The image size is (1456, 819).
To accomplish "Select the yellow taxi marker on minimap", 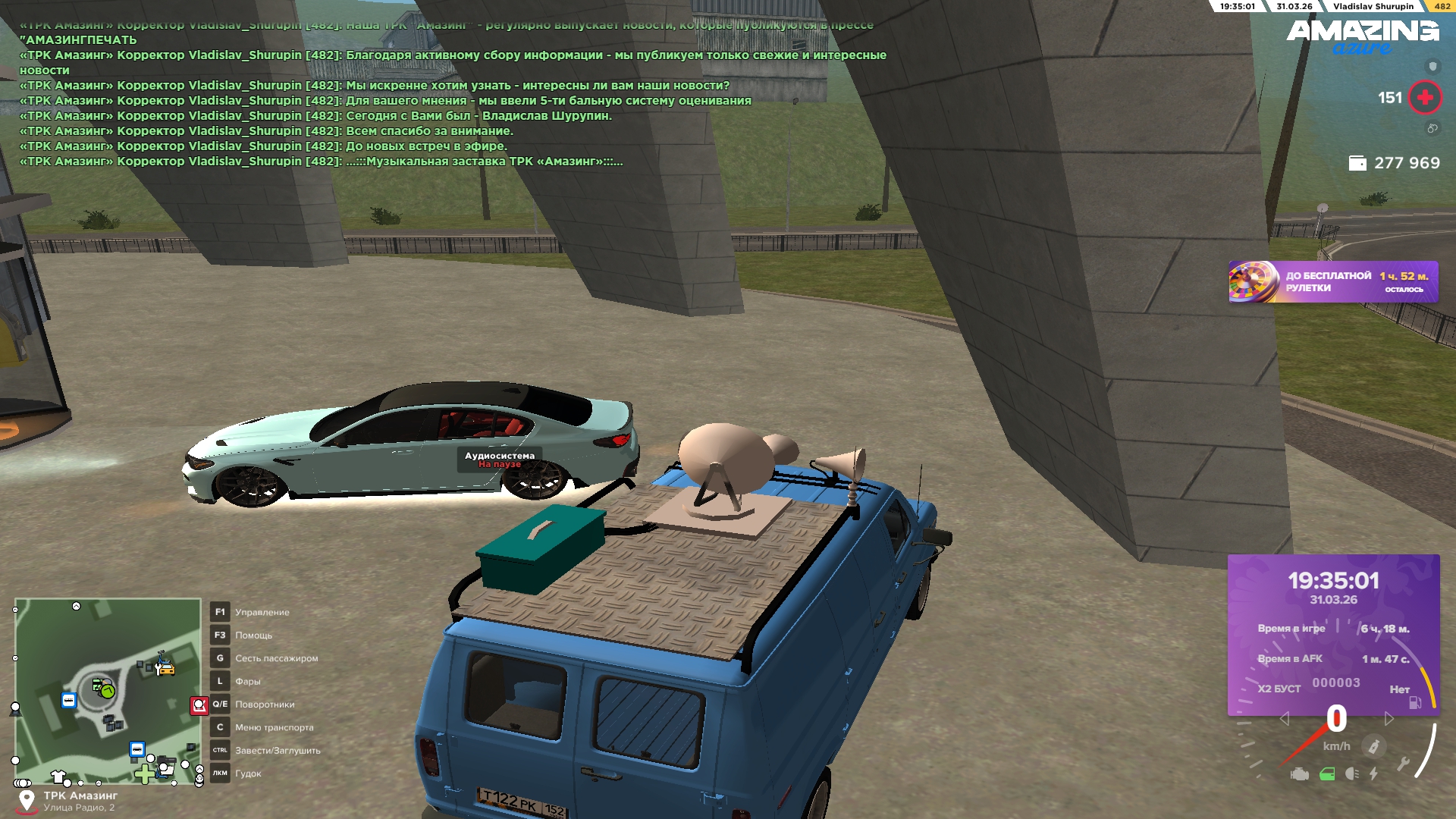I will point(165,668).
